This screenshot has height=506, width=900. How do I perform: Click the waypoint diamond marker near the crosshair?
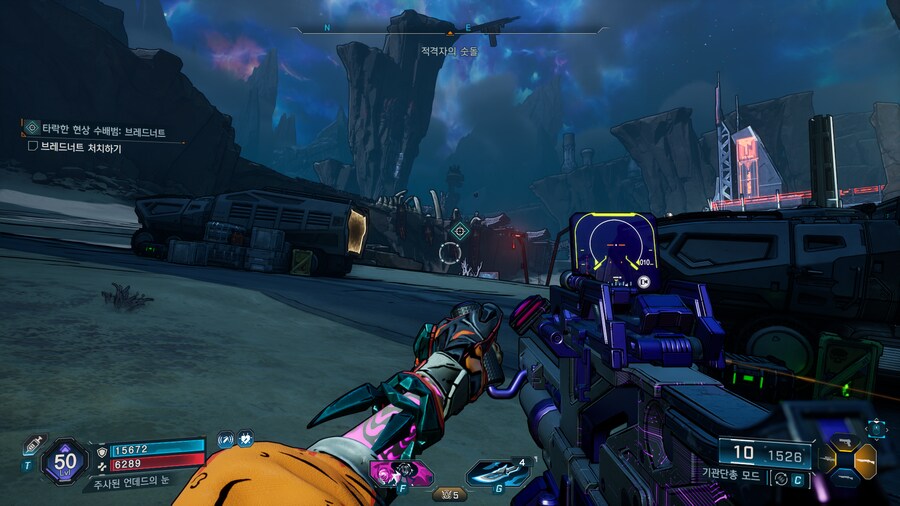coord(460,231)
